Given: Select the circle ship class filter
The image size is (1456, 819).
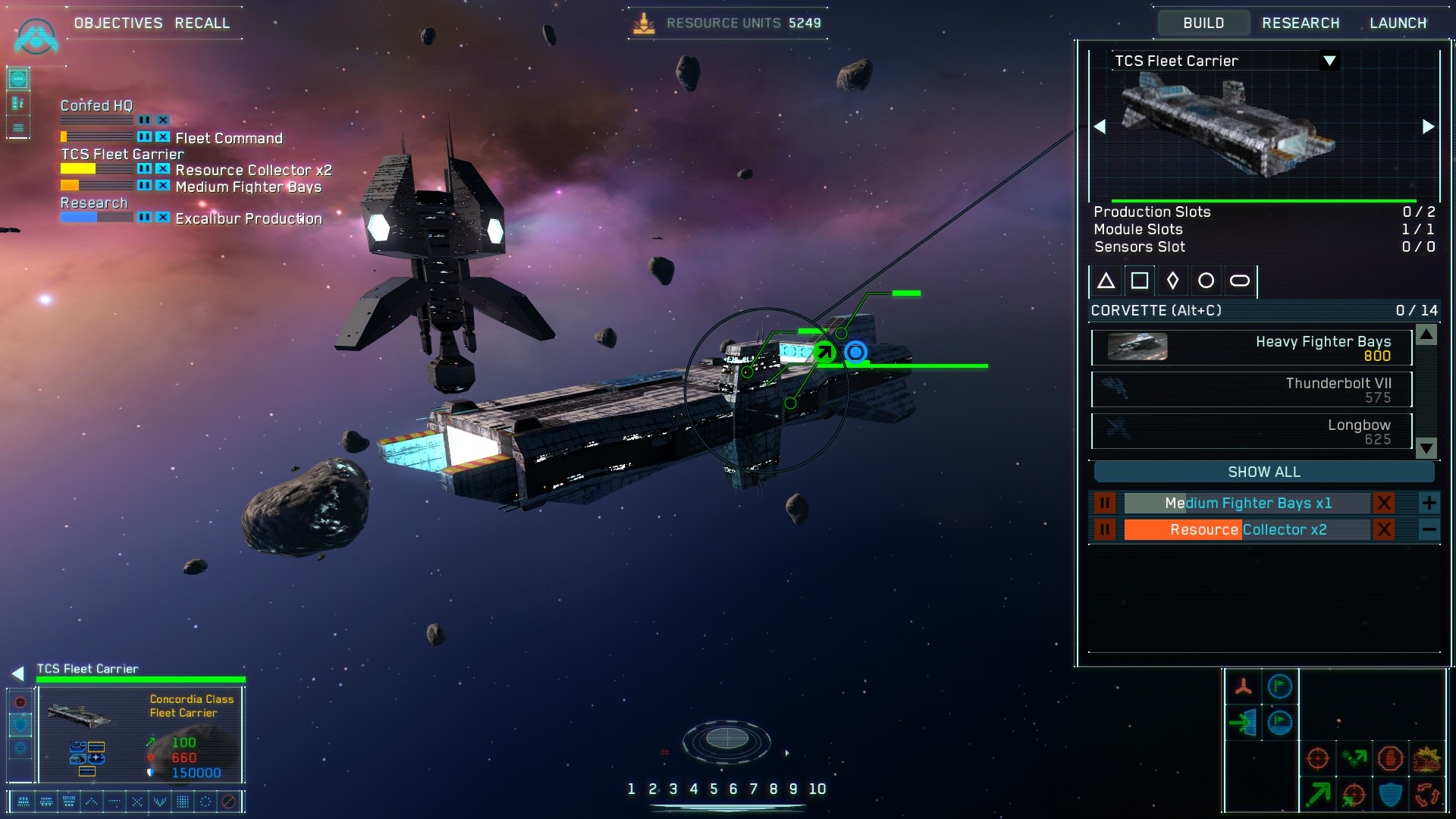Looking at the screenshot, I should click(x=1206, y=281).
